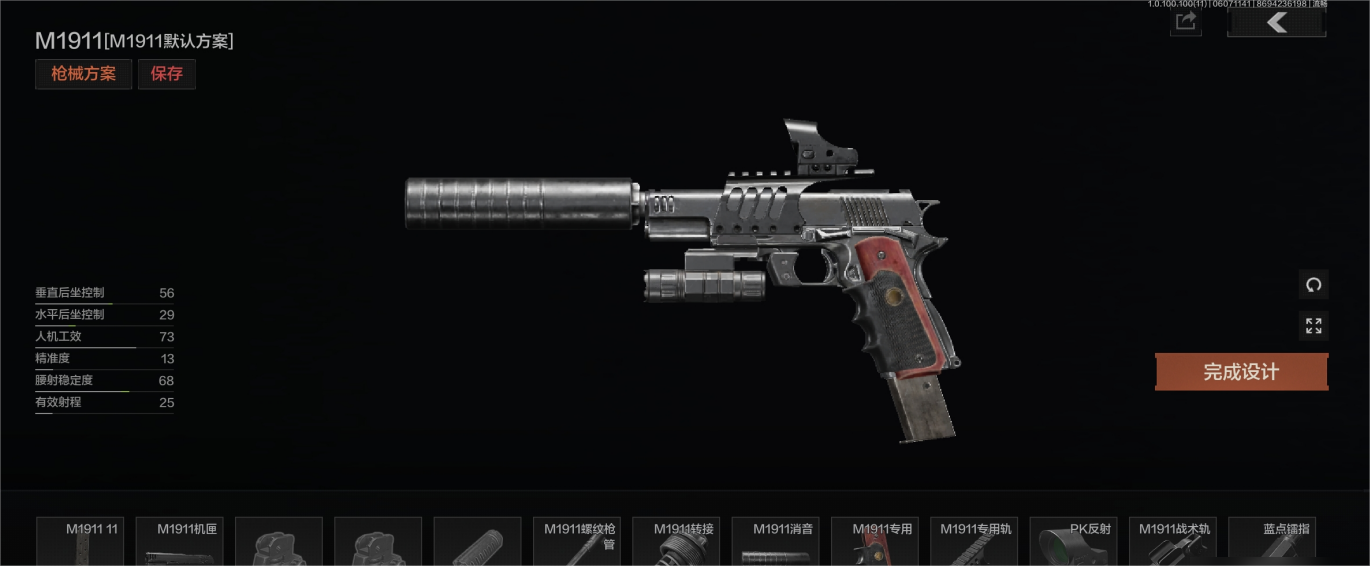
Task: Reset the weapon view rotation icon
Action: pyautogui.click(x=1313, y=284)
